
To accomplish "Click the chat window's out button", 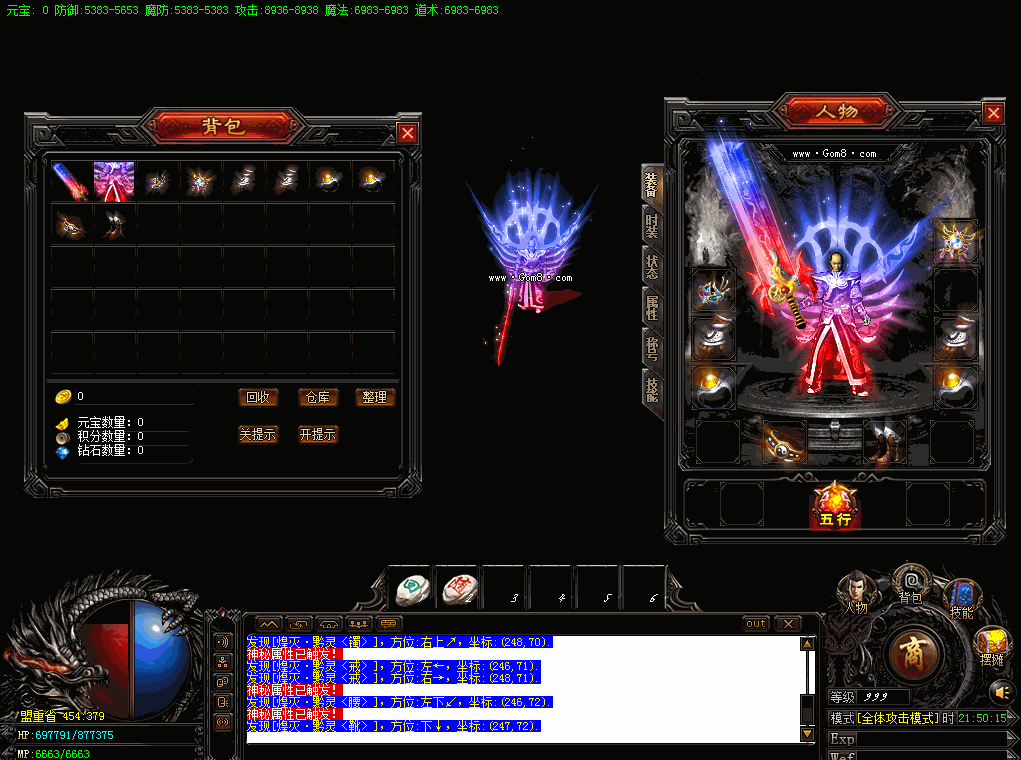I will tap(756, 624).
